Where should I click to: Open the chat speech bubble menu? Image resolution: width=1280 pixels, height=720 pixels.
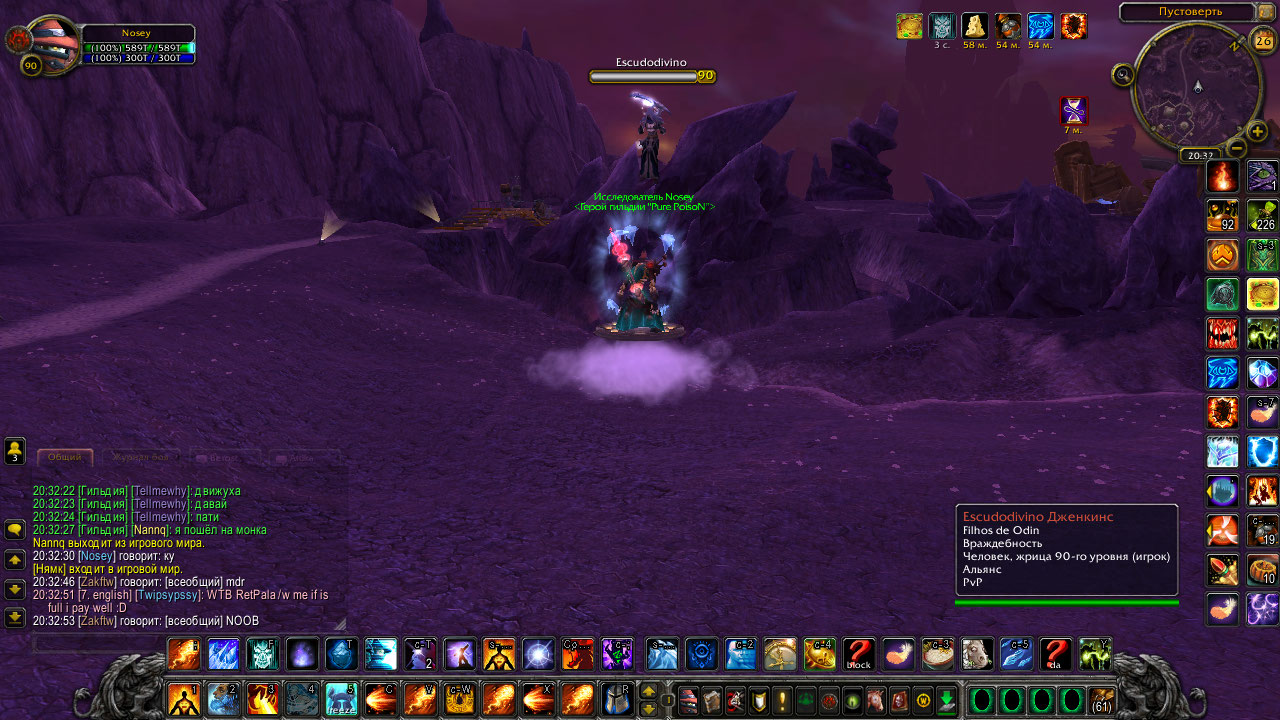(x=15, y=529)
